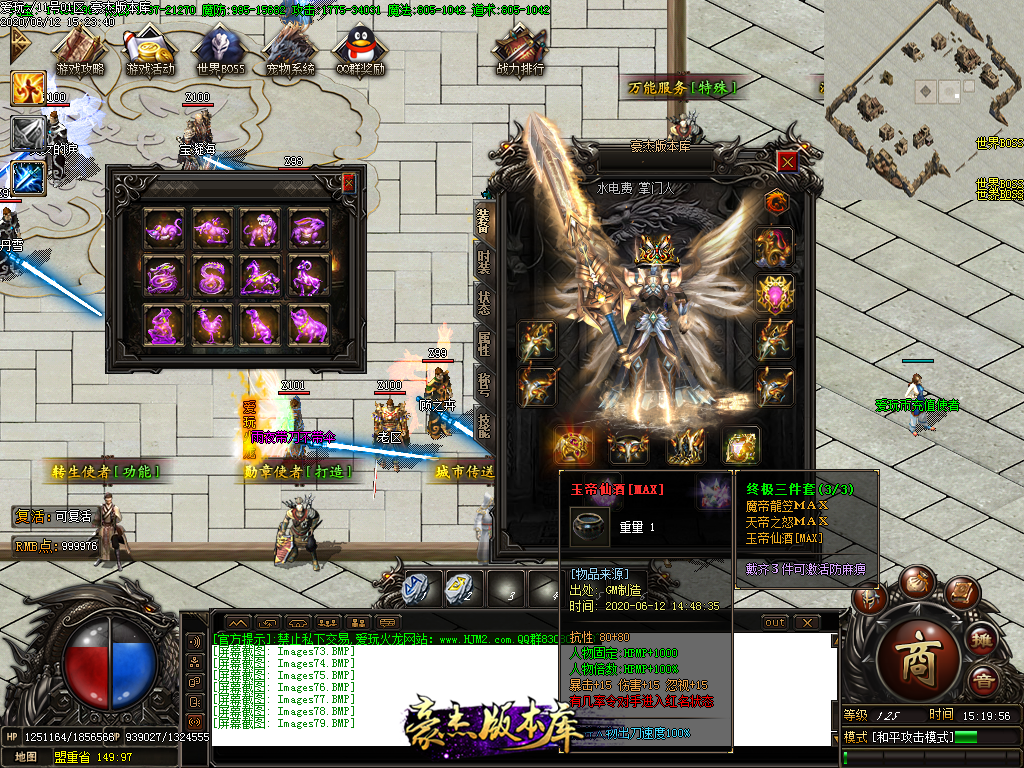This screenshot has height=768, width=1024.
Task: Activate the flame buff skill icon
Action: pos(28,88)
